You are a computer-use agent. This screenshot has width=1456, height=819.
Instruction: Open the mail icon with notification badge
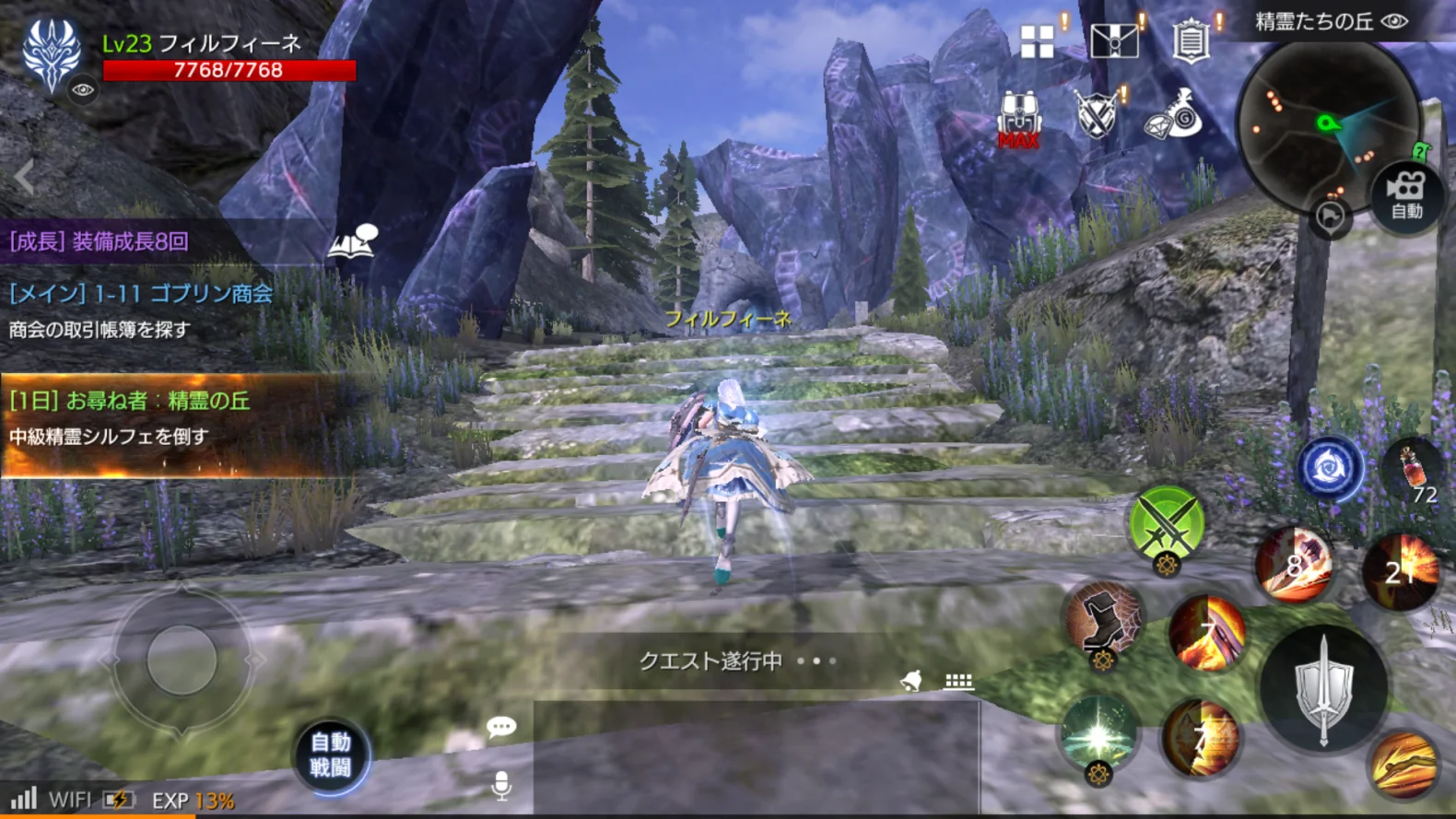click(x=1115, y=41)
